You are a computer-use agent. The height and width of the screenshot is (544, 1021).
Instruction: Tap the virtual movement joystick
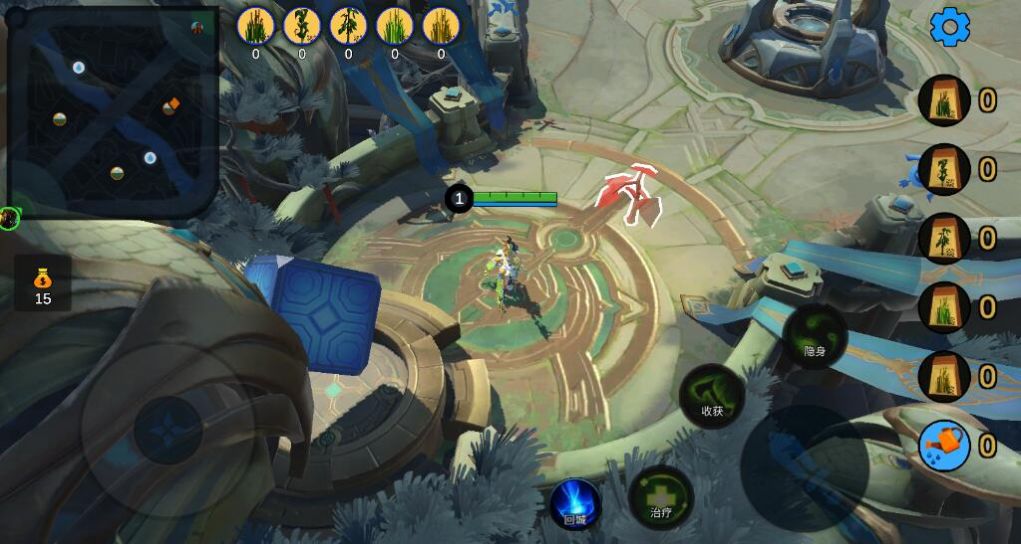coord(168,430)
